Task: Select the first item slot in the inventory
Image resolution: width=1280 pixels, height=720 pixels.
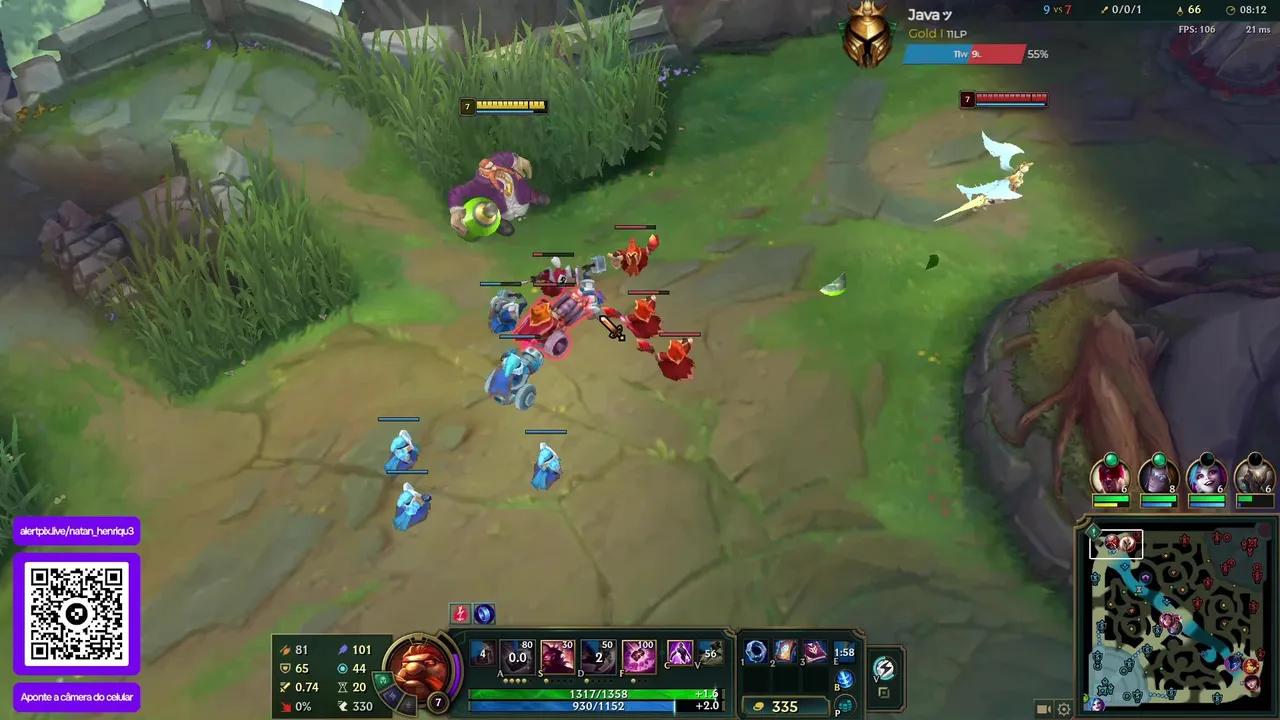Action: [x=757, y=652]
